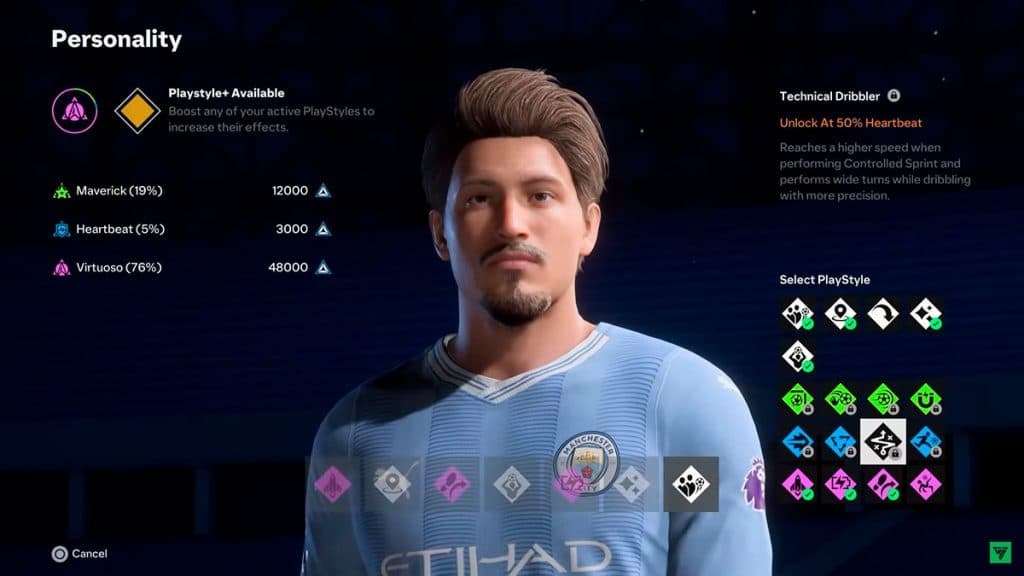Choose the white sparkles icon in the PlayStyle grid
The width and height of the screenshot is (1024, 576).
pyautogui.click(x=926, y=313)
